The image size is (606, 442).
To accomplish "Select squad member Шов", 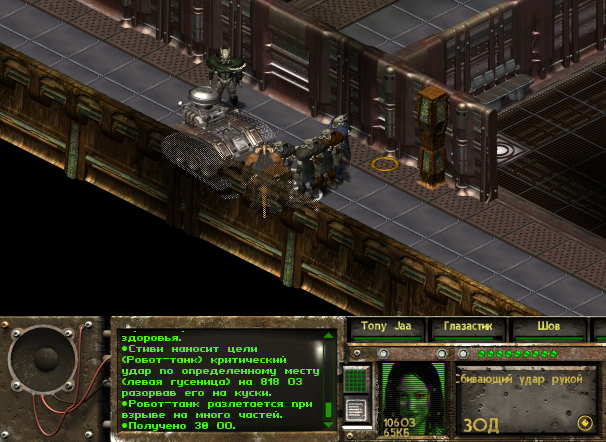I will click(547, 327).
